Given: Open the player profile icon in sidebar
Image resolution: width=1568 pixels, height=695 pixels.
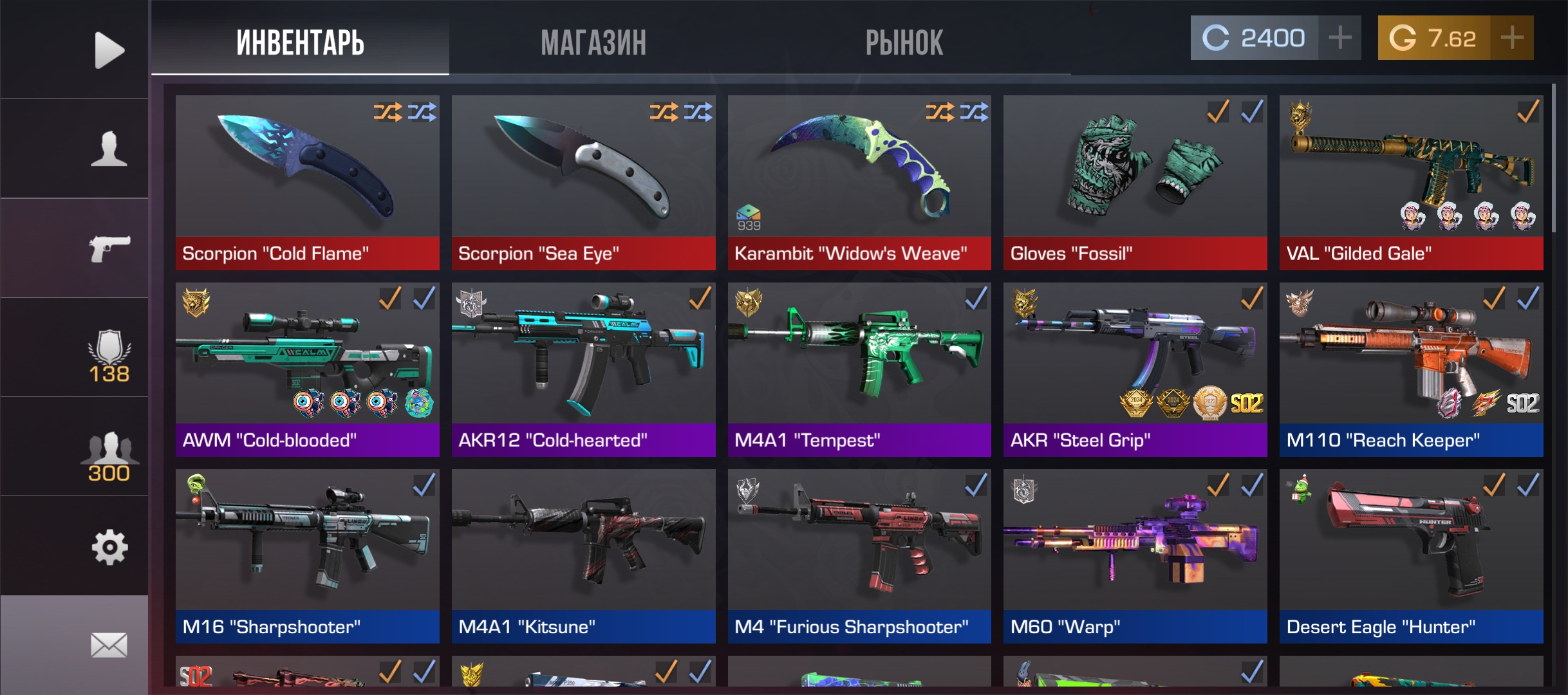Looking at the screenshot, I should pyautogui.click(x=109, y=147).
